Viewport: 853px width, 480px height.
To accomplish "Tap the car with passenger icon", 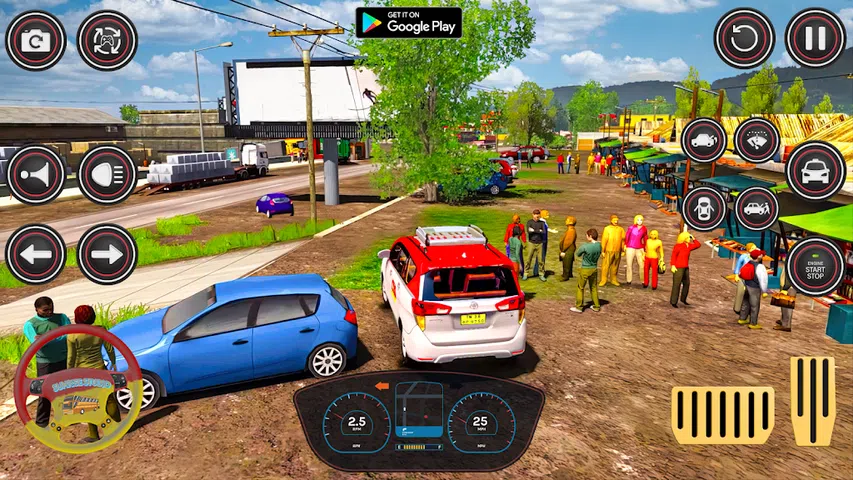I will 757,208.
